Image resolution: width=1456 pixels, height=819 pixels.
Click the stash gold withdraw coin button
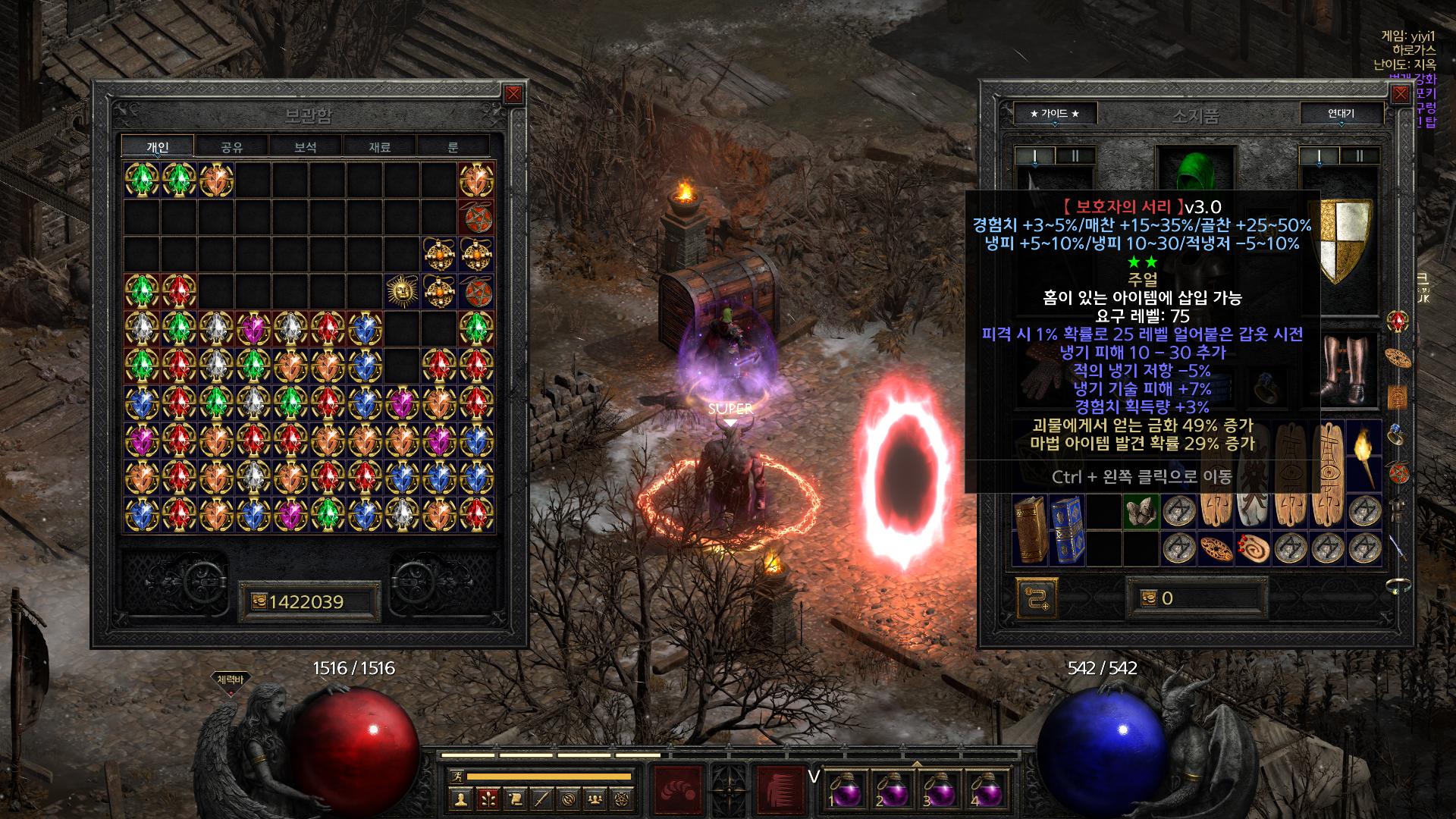(x=259, y=601)
